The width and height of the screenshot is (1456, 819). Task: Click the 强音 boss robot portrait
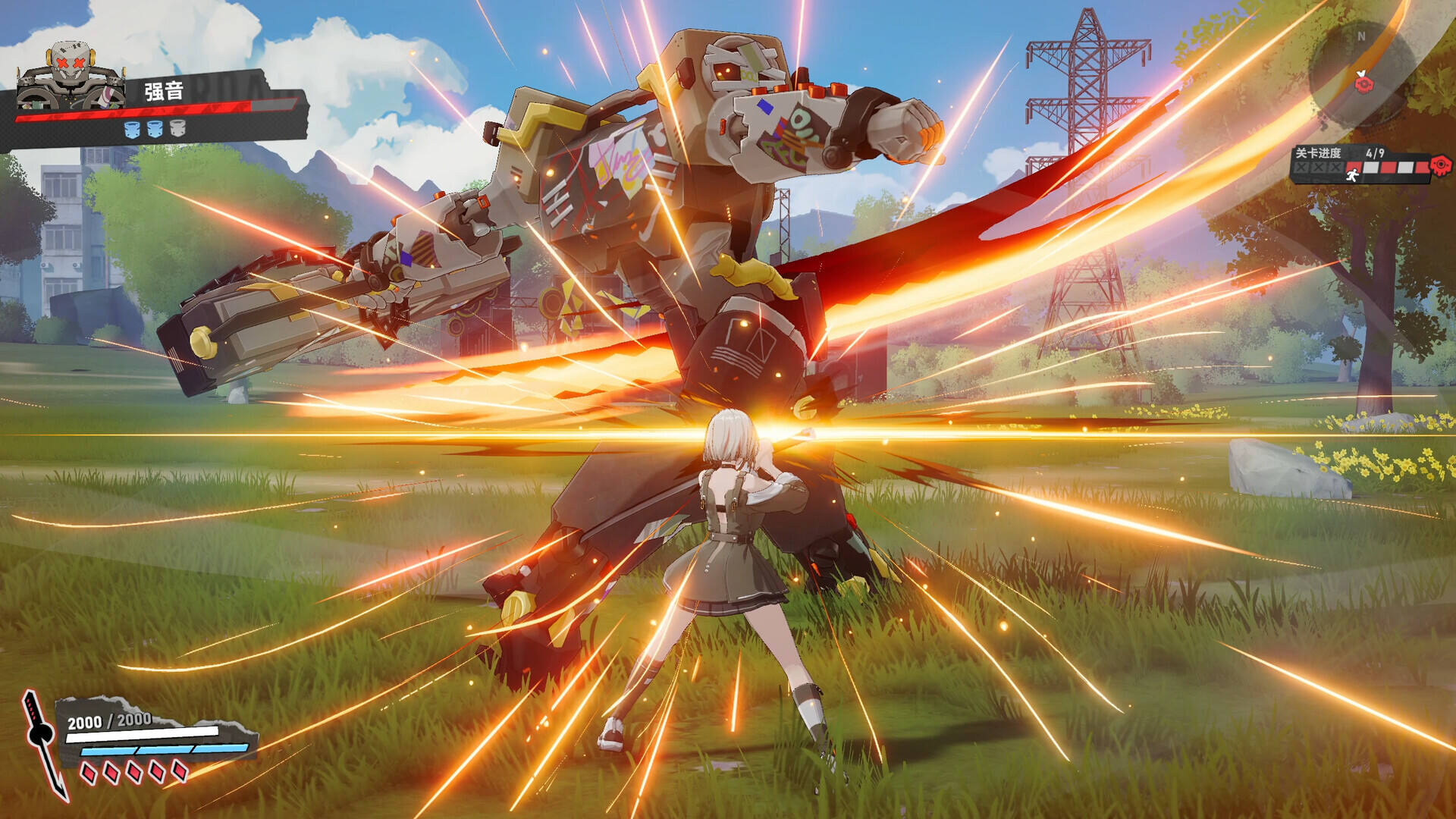click(71, 76)
